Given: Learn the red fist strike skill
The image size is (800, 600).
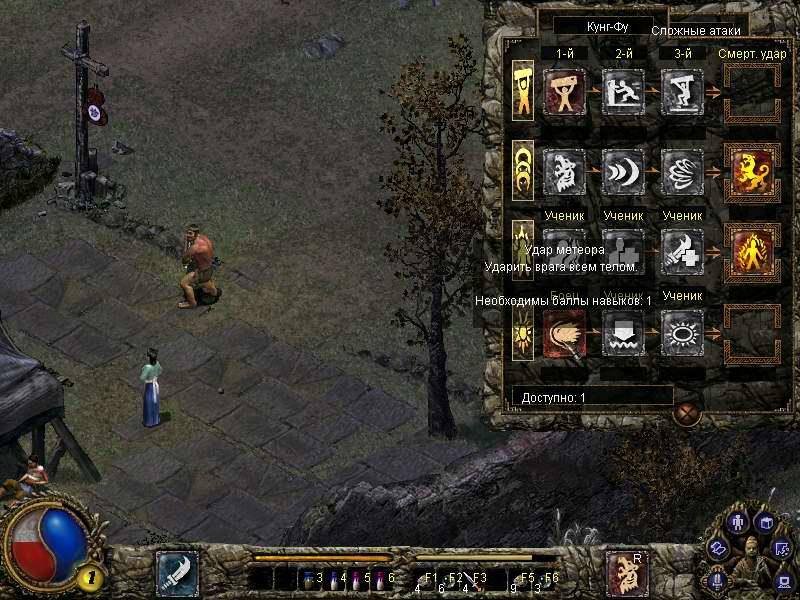Looking at the screenshot, I should [564, 332].
